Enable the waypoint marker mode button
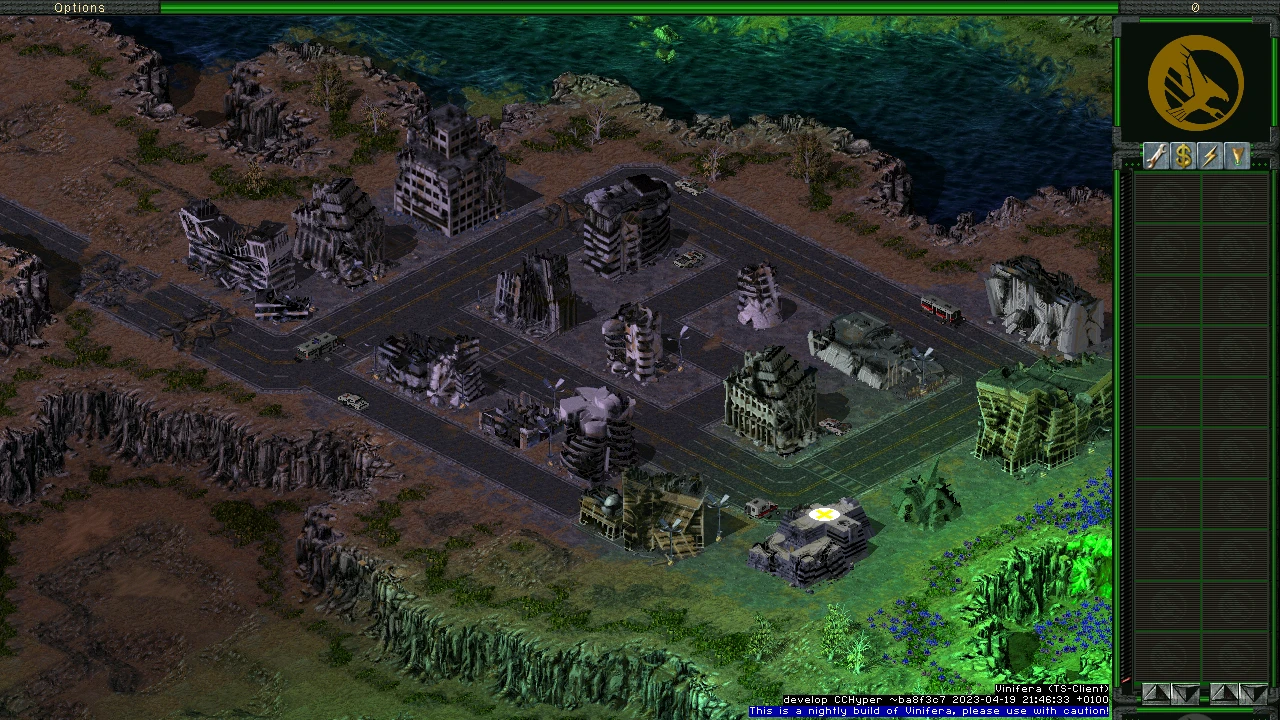 tap(1238, 156)
